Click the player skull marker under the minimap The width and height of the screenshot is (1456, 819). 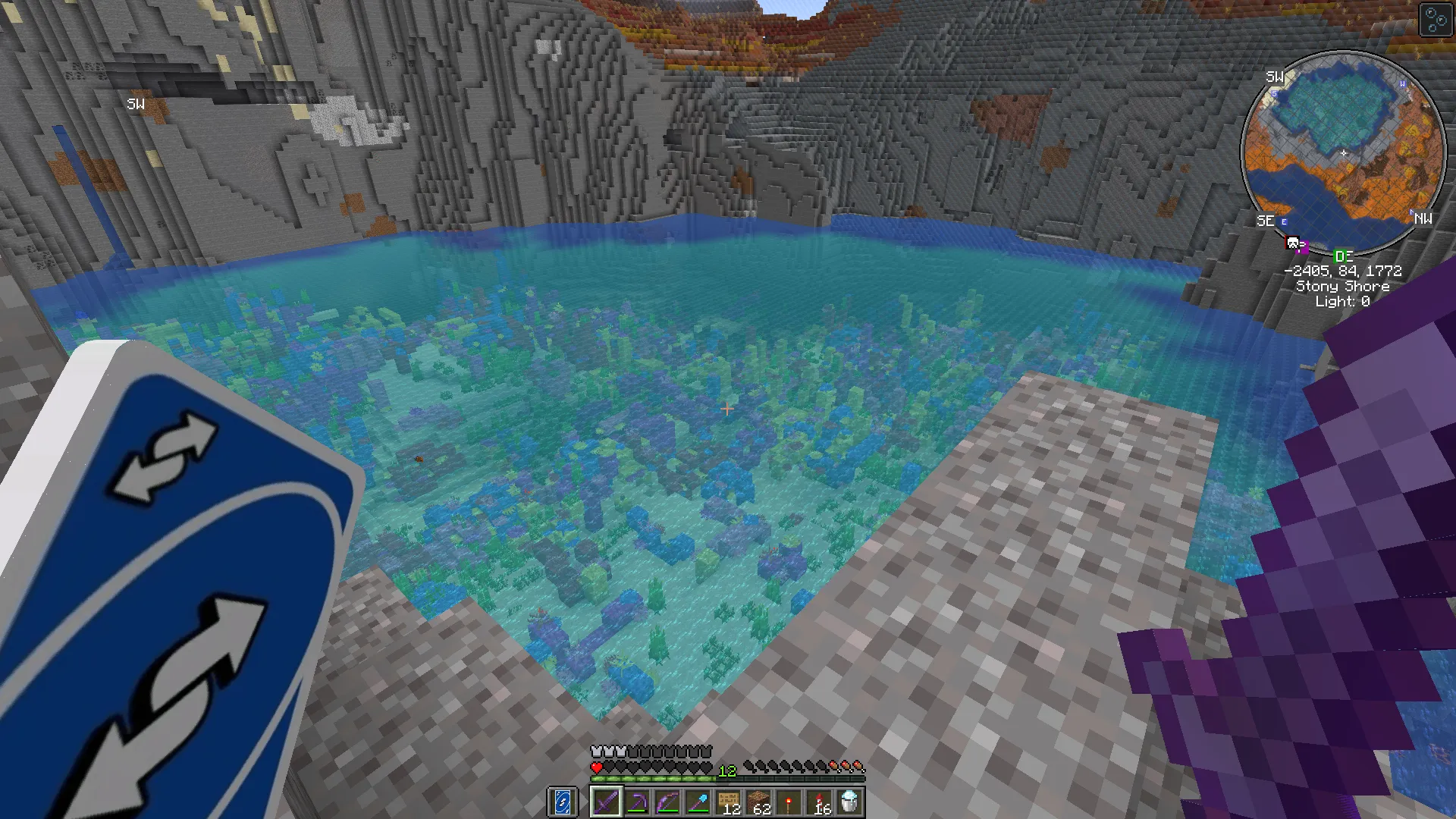(x=1292, y=242)
